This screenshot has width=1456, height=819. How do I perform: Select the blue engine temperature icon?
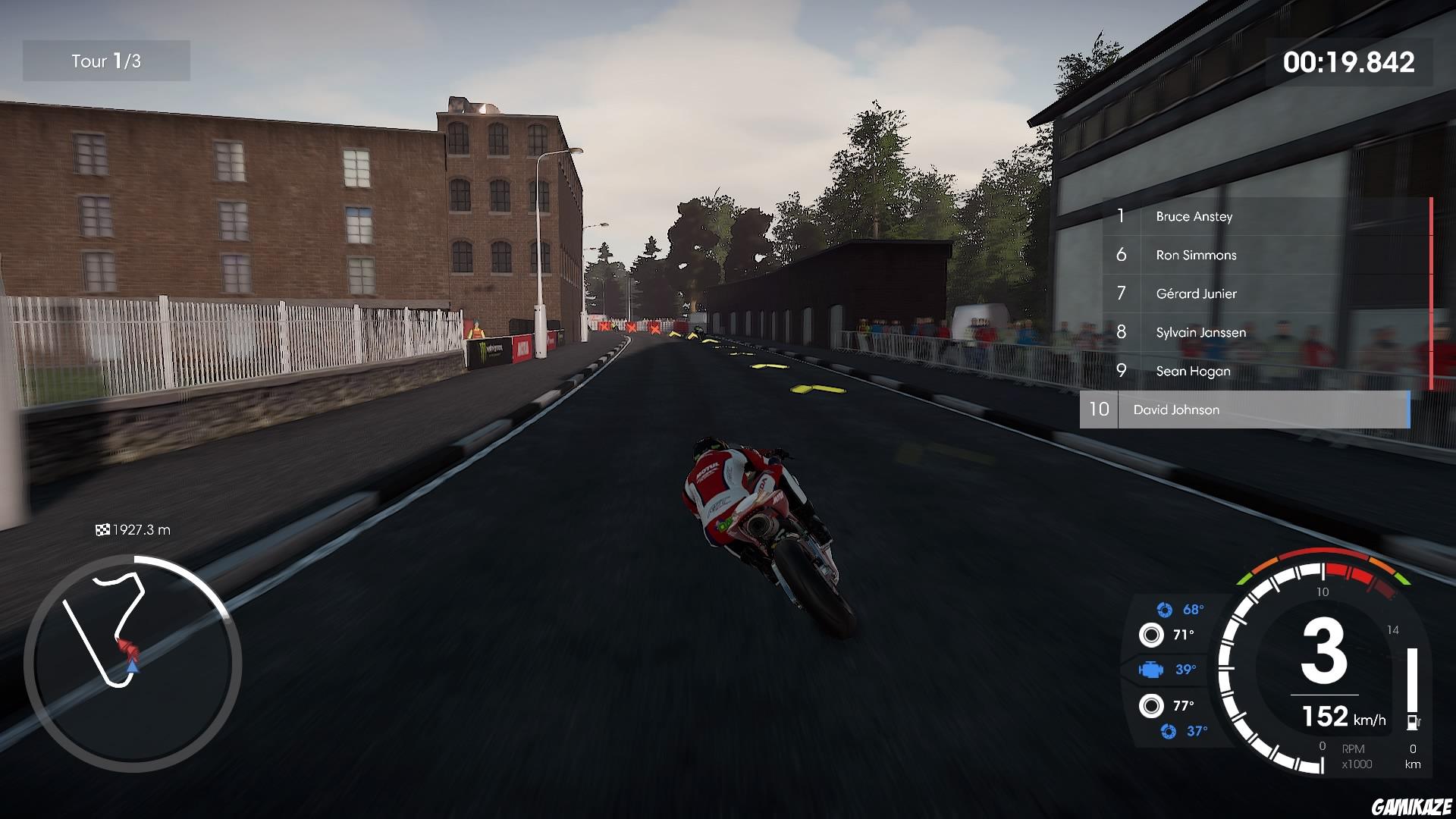tap(1153, 669)
